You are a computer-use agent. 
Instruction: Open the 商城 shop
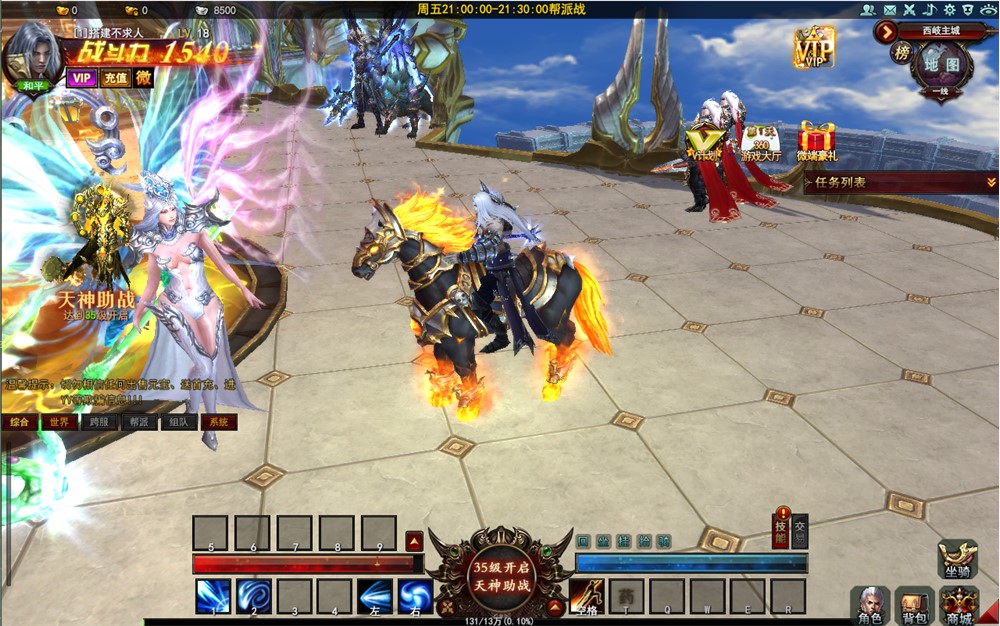[x=959, y=604]
